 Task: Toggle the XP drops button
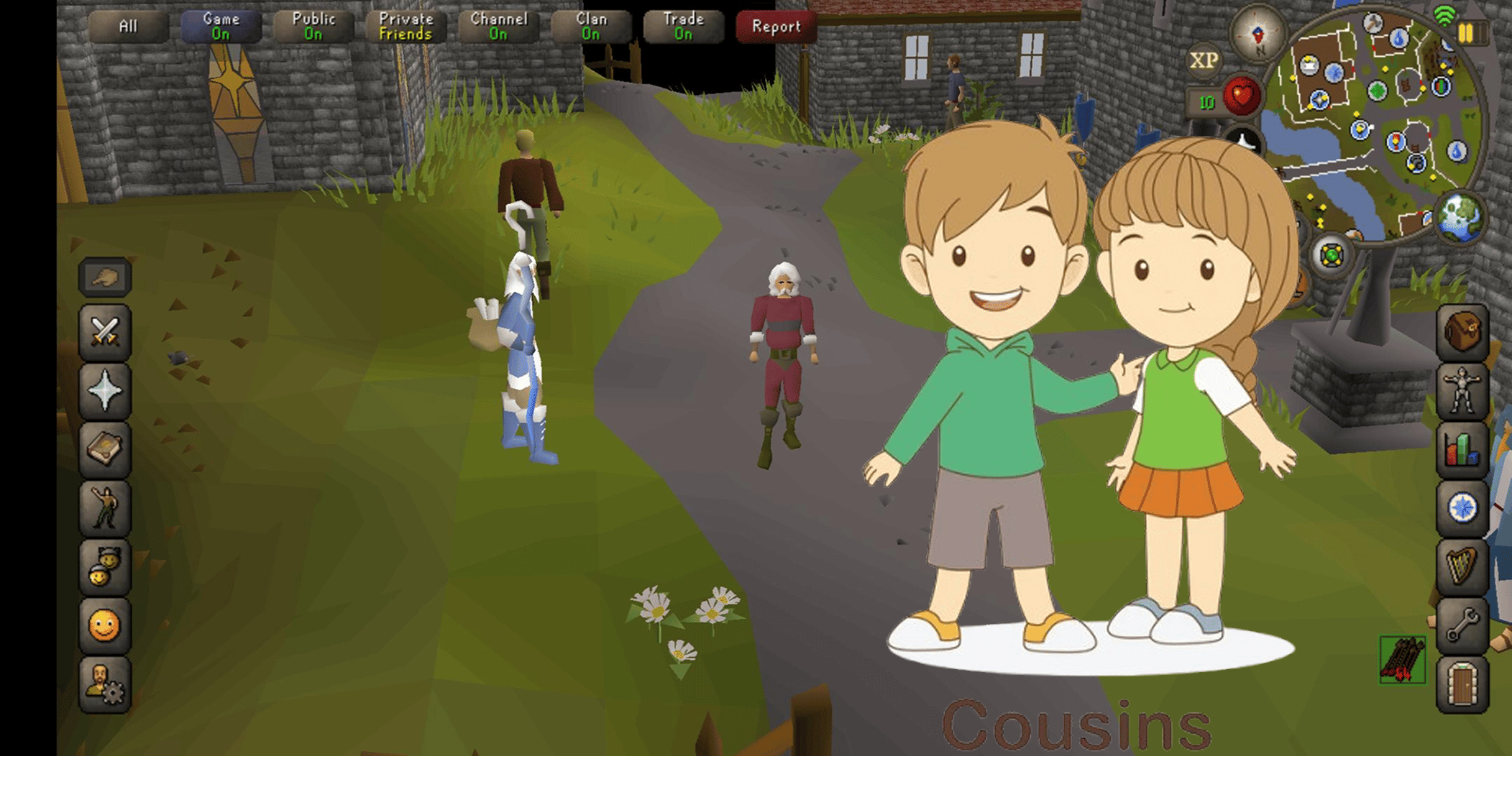pyautogui.click(x=1204, y=61)
